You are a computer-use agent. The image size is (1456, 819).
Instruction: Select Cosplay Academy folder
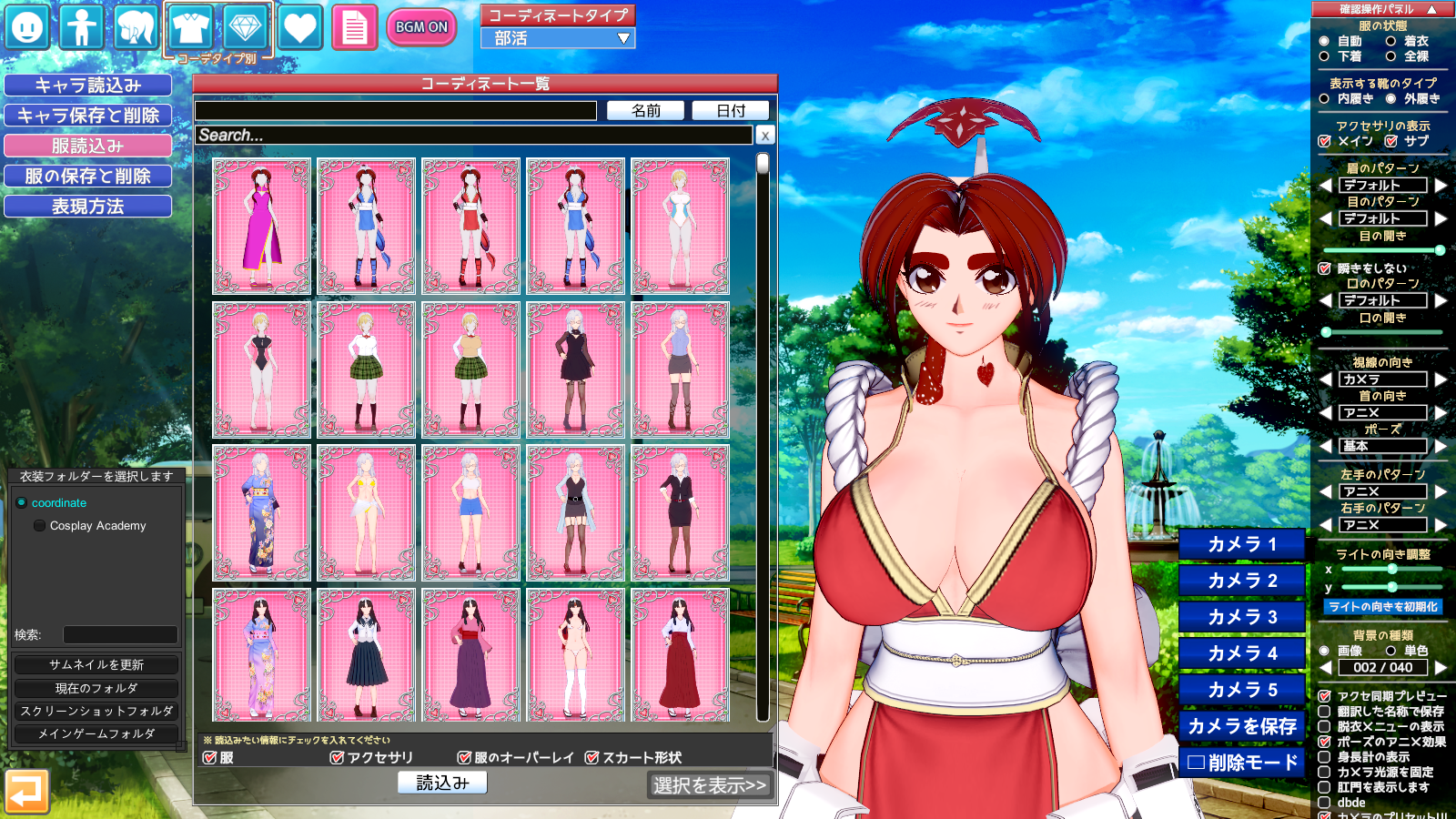(x=97, y=526)
